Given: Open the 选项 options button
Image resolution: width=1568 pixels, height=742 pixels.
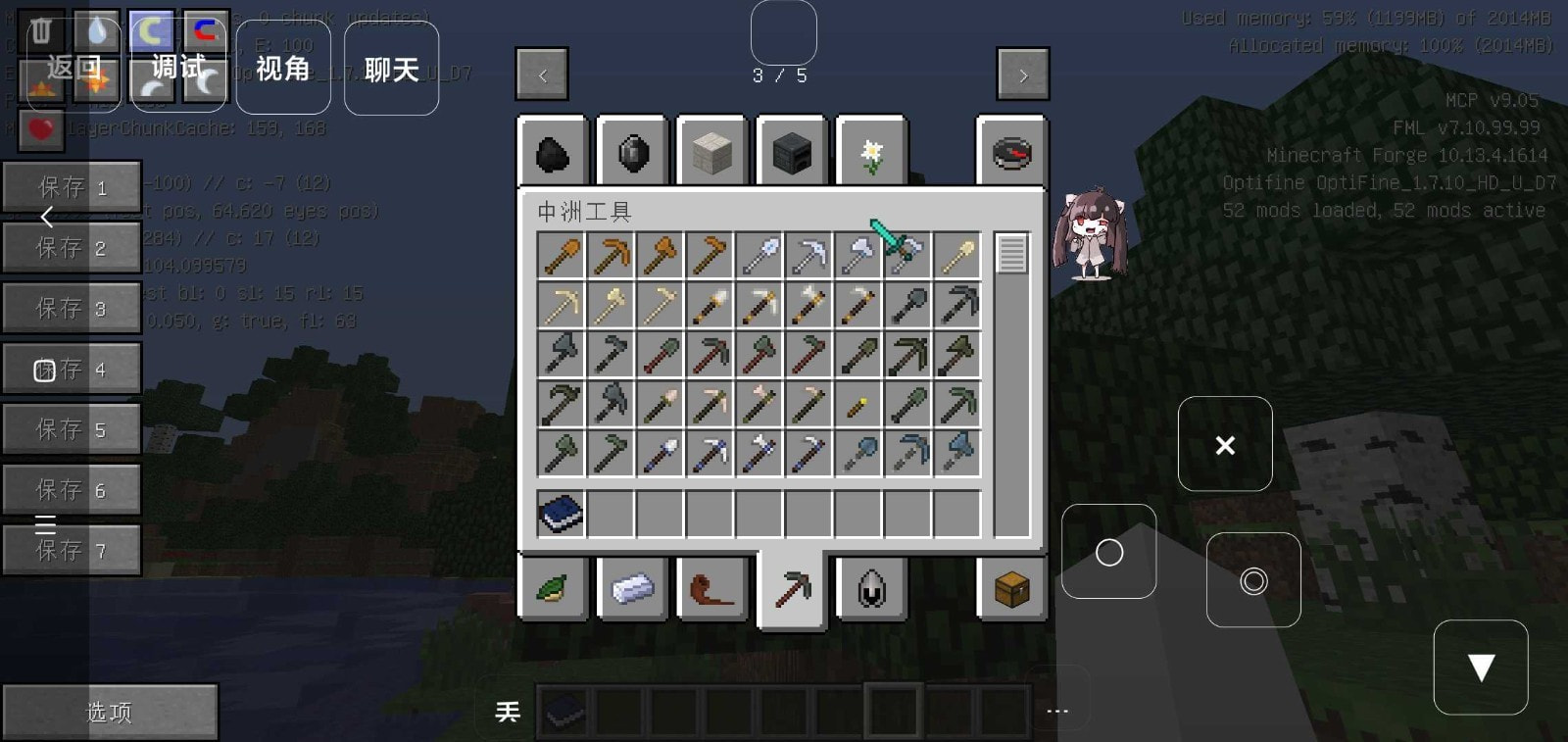Looking at the screenshot, I should point(109,712).
